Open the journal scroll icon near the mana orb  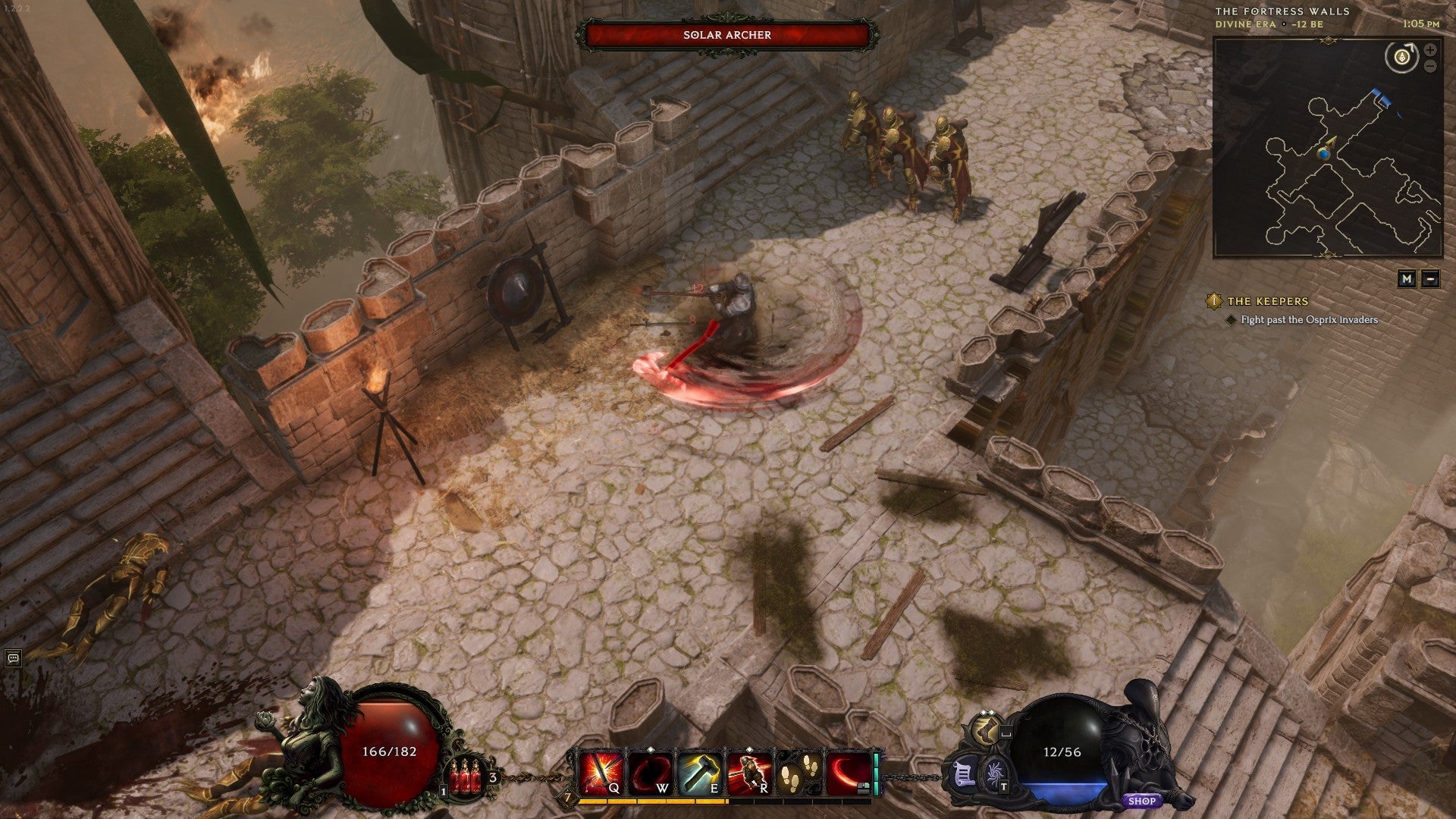pyautogui.click(x=965, y=776)
